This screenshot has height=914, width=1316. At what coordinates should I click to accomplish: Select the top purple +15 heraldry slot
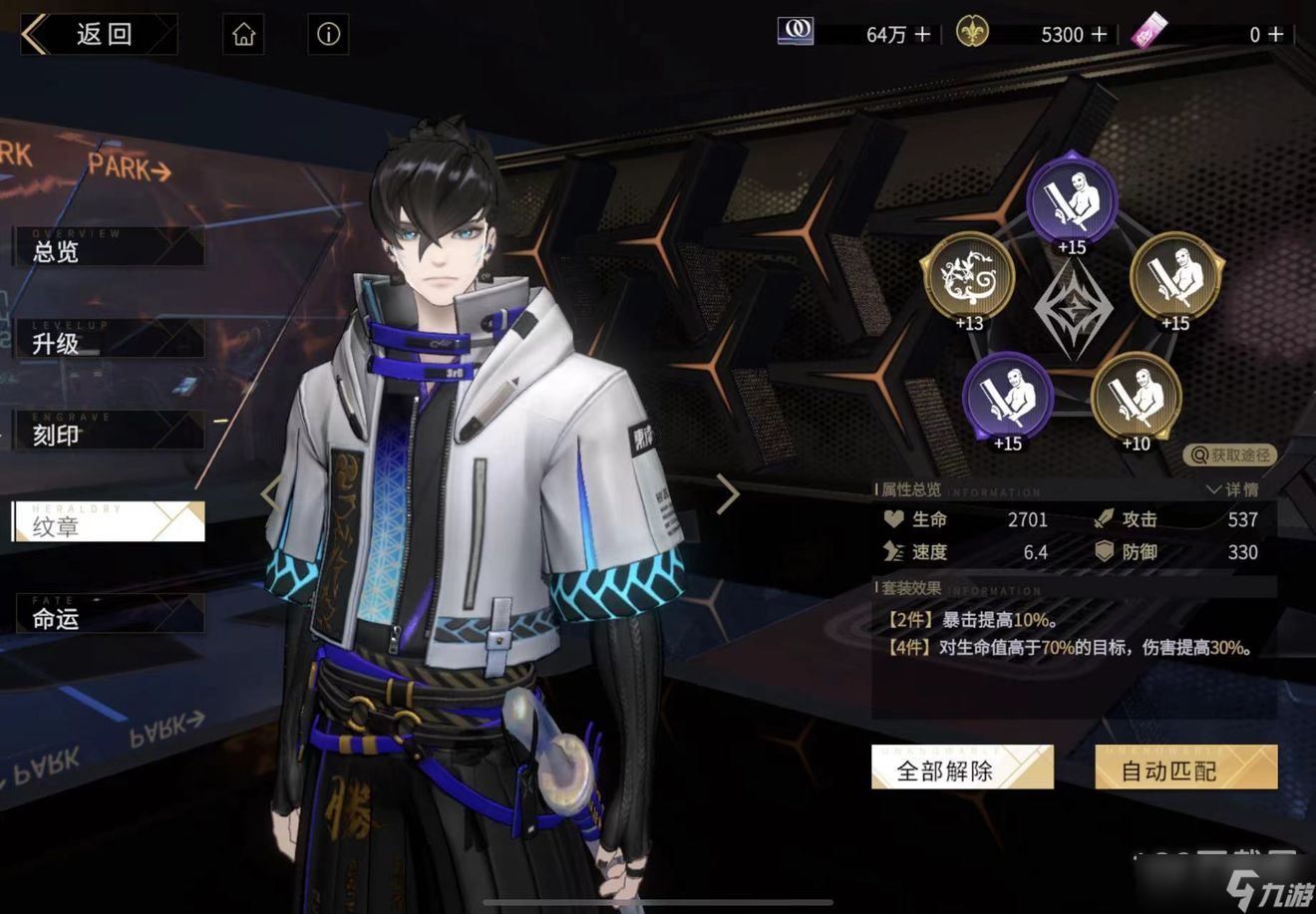(x=1072, y=201)
